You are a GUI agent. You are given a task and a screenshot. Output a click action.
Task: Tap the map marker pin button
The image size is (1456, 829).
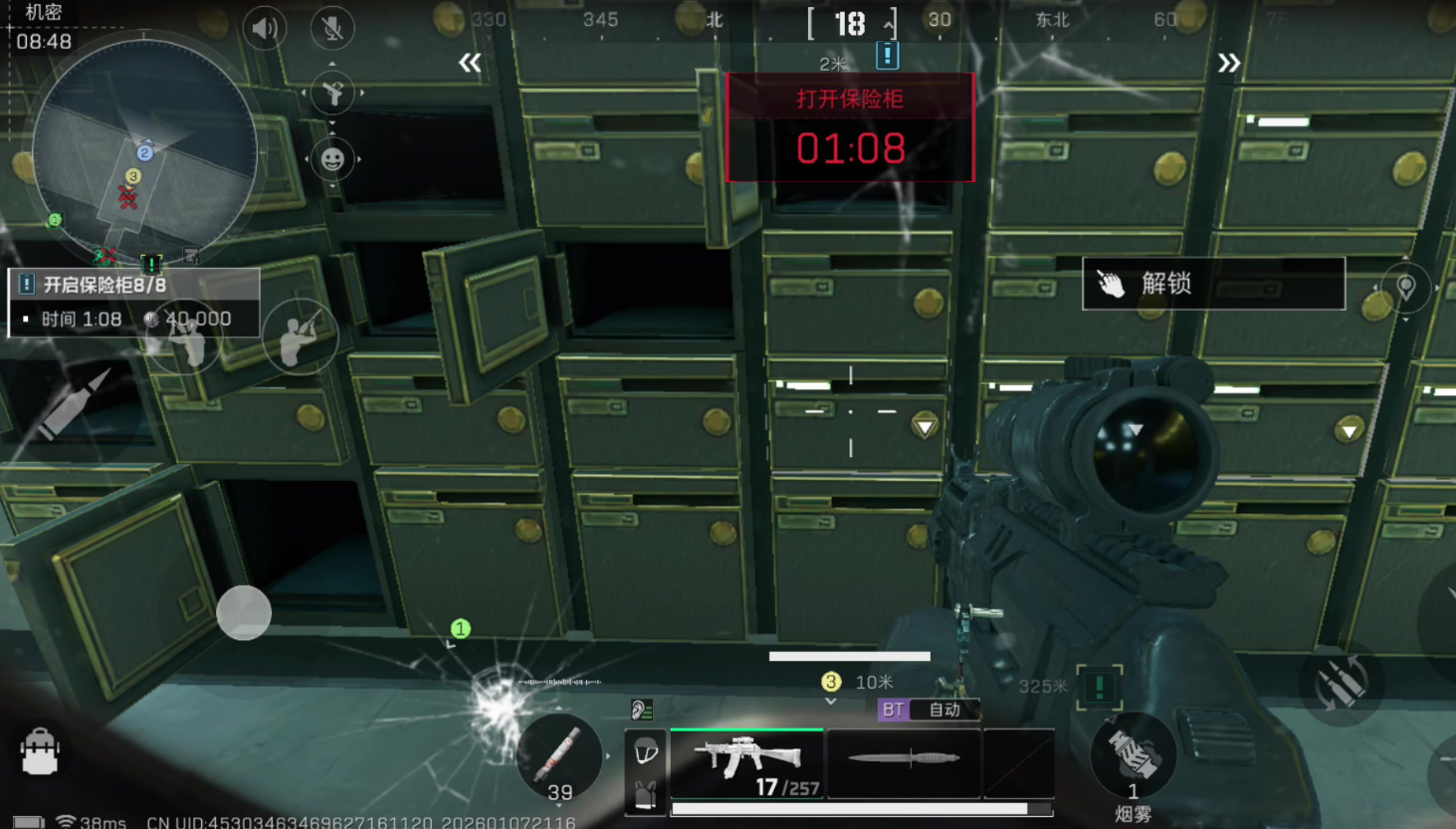coord(1405,288)
